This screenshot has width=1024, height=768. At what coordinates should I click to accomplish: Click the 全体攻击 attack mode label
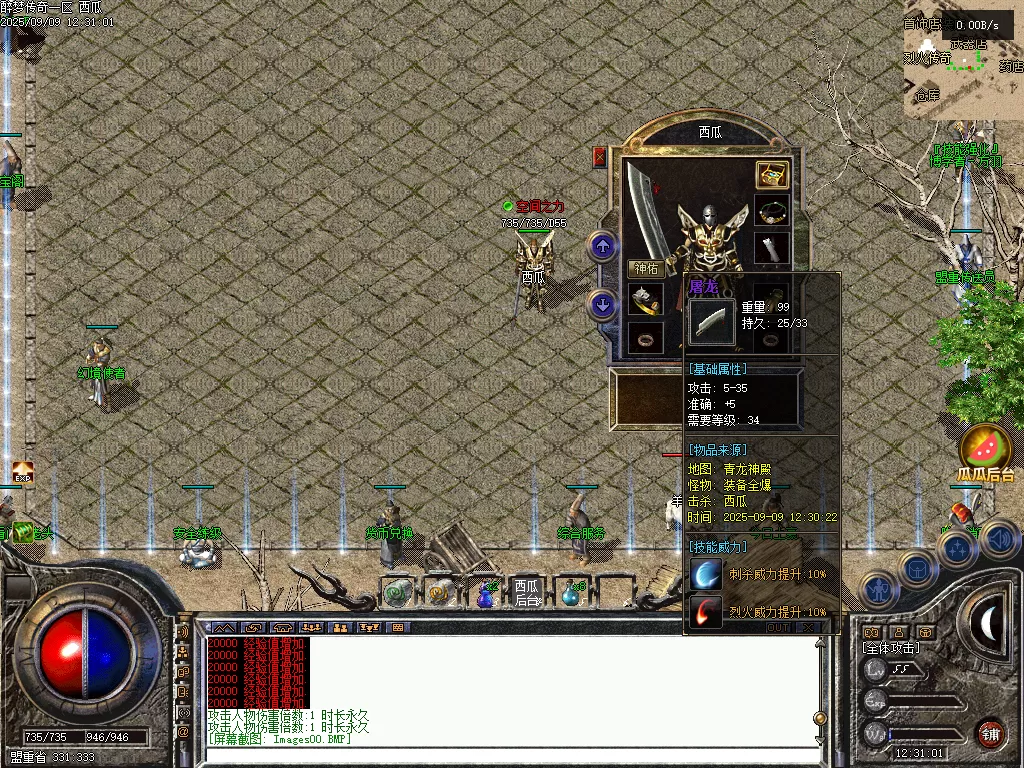click(890, 648)
